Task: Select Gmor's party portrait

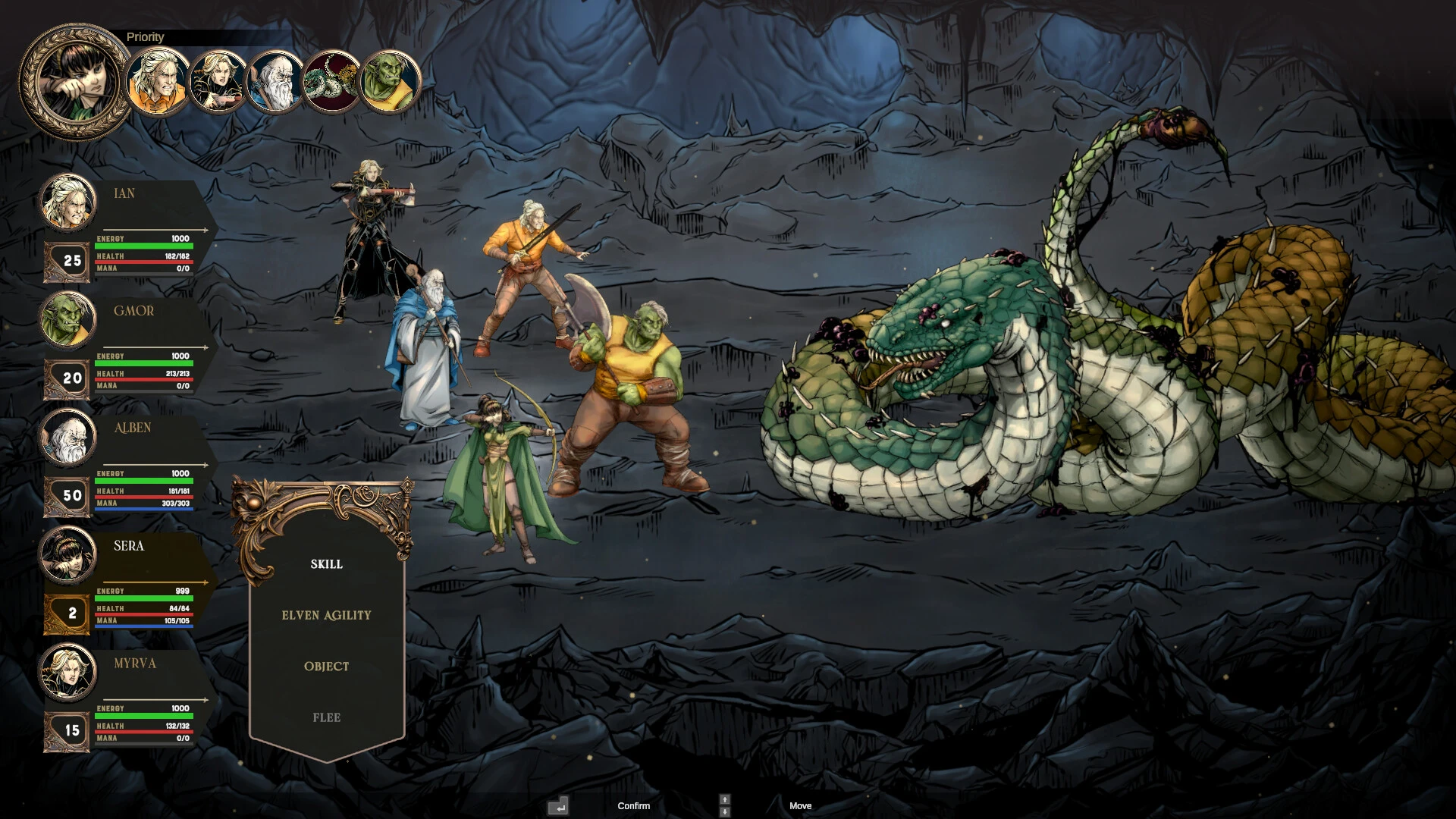Action: [x=68, y=320]
